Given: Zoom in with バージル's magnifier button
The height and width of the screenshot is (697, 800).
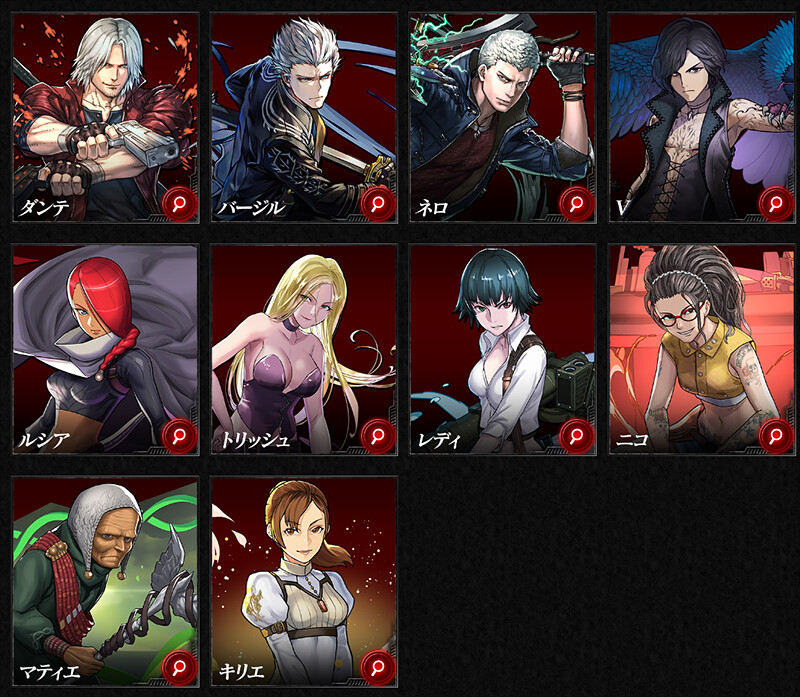Looking at the screenshot, I should pyautogui.click(x=378, y=204).
